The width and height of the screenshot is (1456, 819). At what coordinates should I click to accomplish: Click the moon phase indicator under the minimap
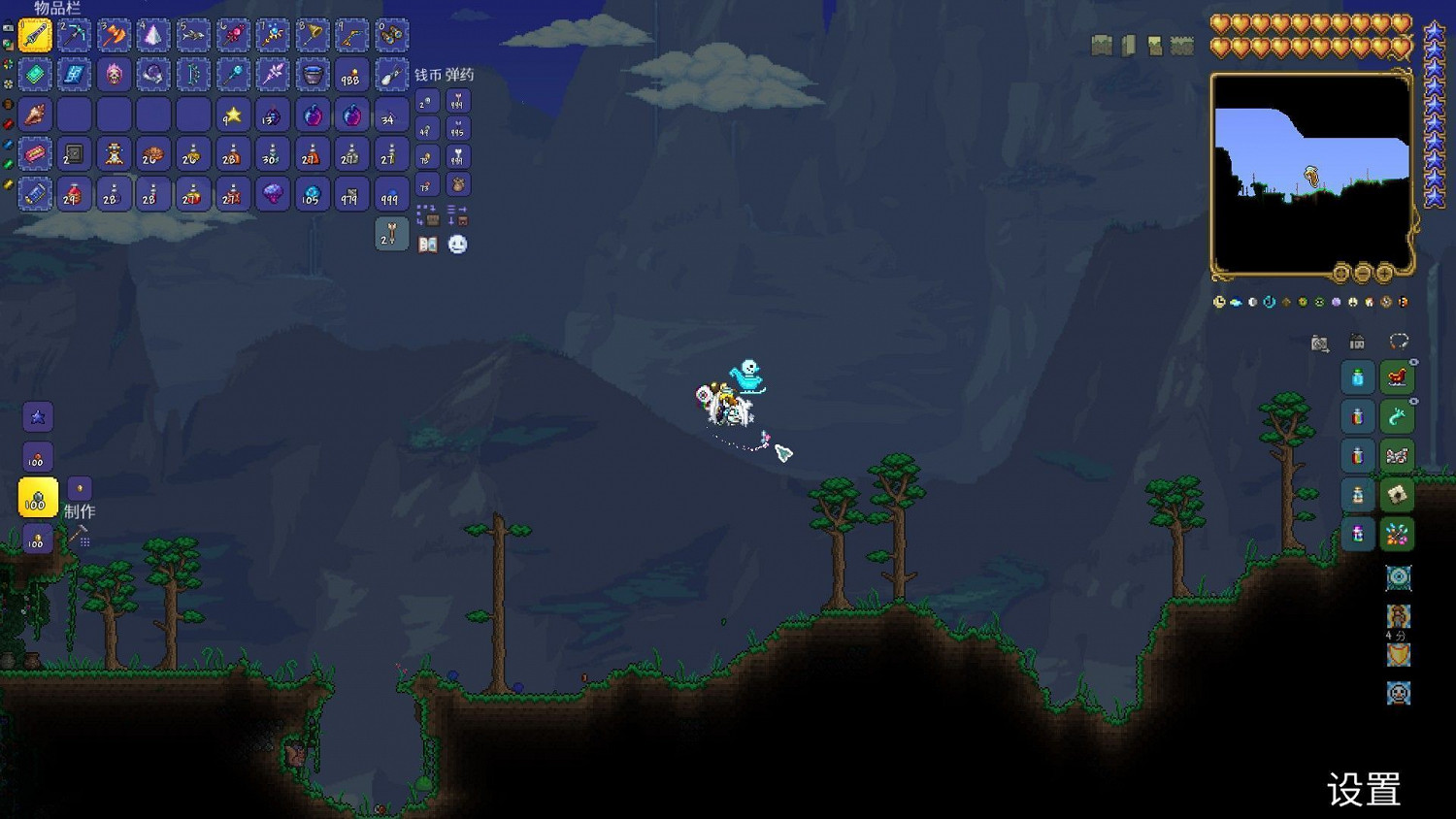pyautogui.click(x=1253, y=303)
